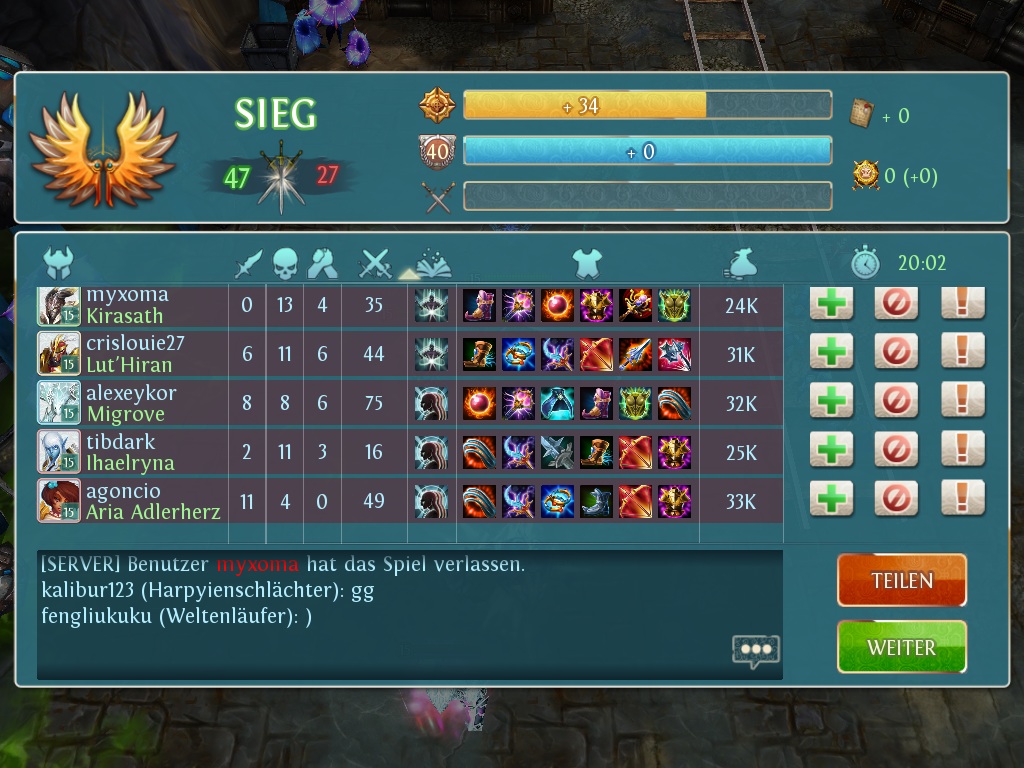
Task: Click the team helmet column header
Action: point(59,264)
